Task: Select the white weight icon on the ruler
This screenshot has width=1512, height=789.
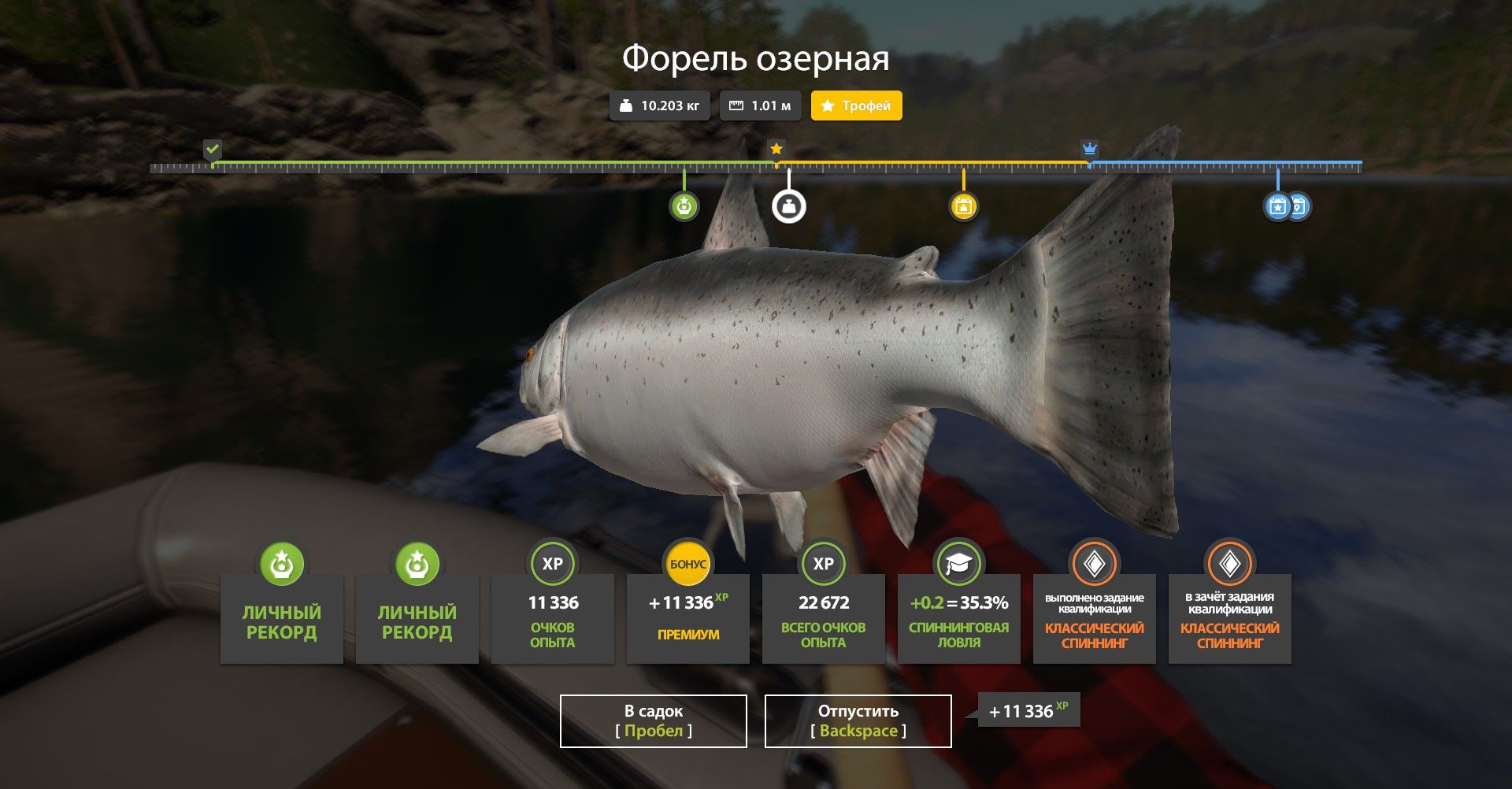Action: (x=788, y=206)
